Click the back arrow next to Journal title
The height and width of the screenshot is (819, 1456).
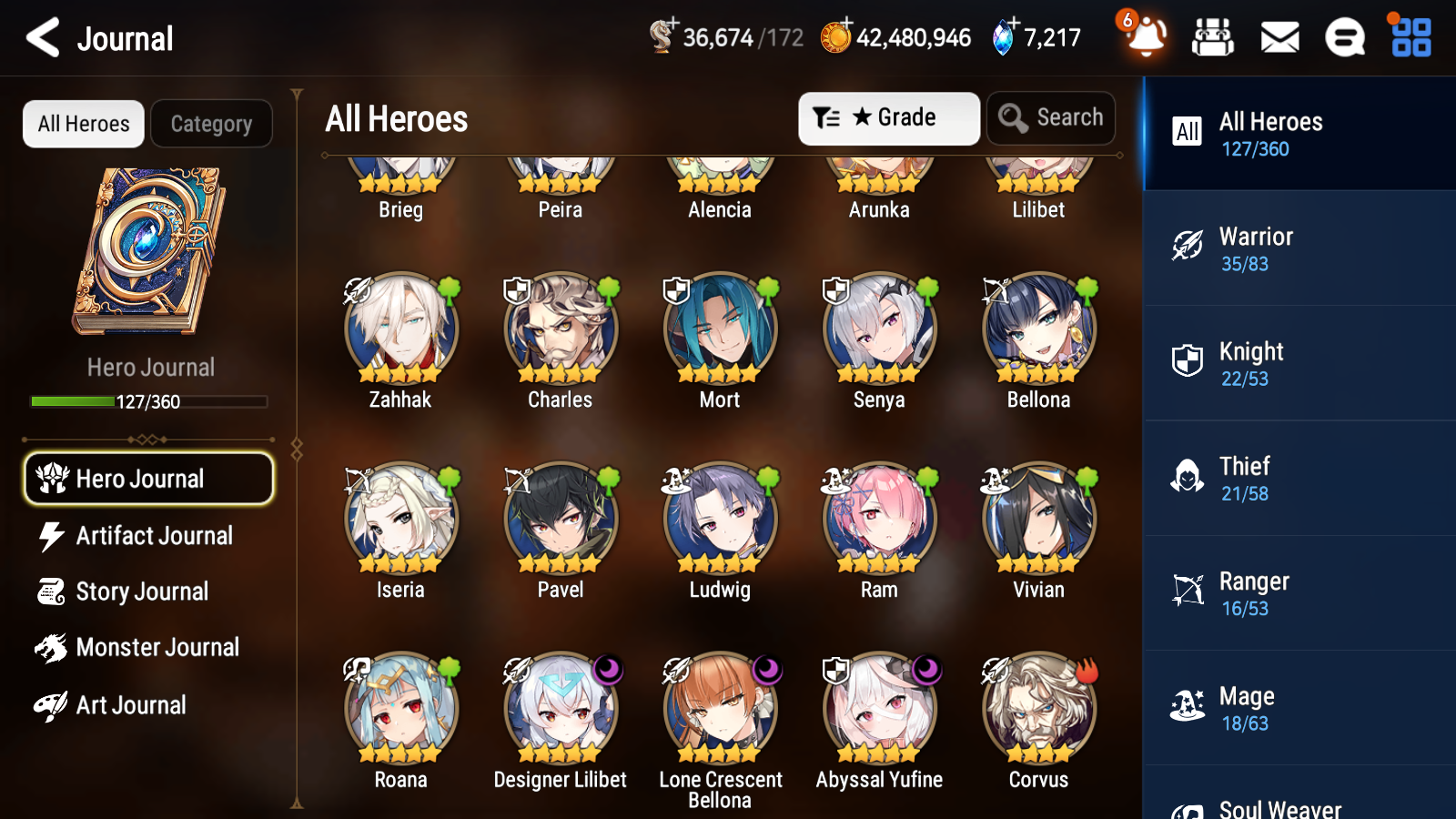click(x=40, y=37)
